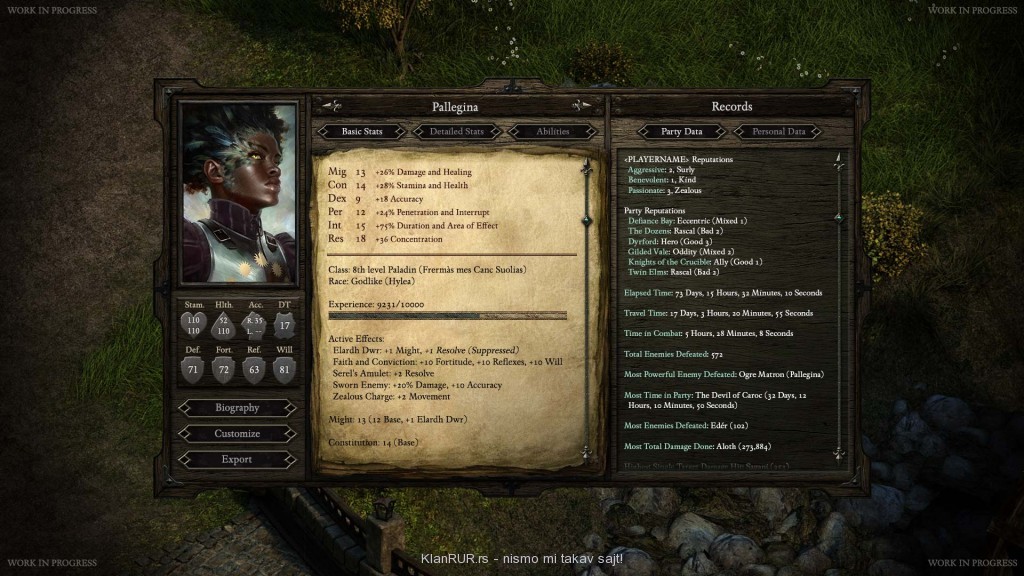Screen dimensions: 1024x576
Task: Click the Records panel scrollbar
Action: (x=838, y=300)
